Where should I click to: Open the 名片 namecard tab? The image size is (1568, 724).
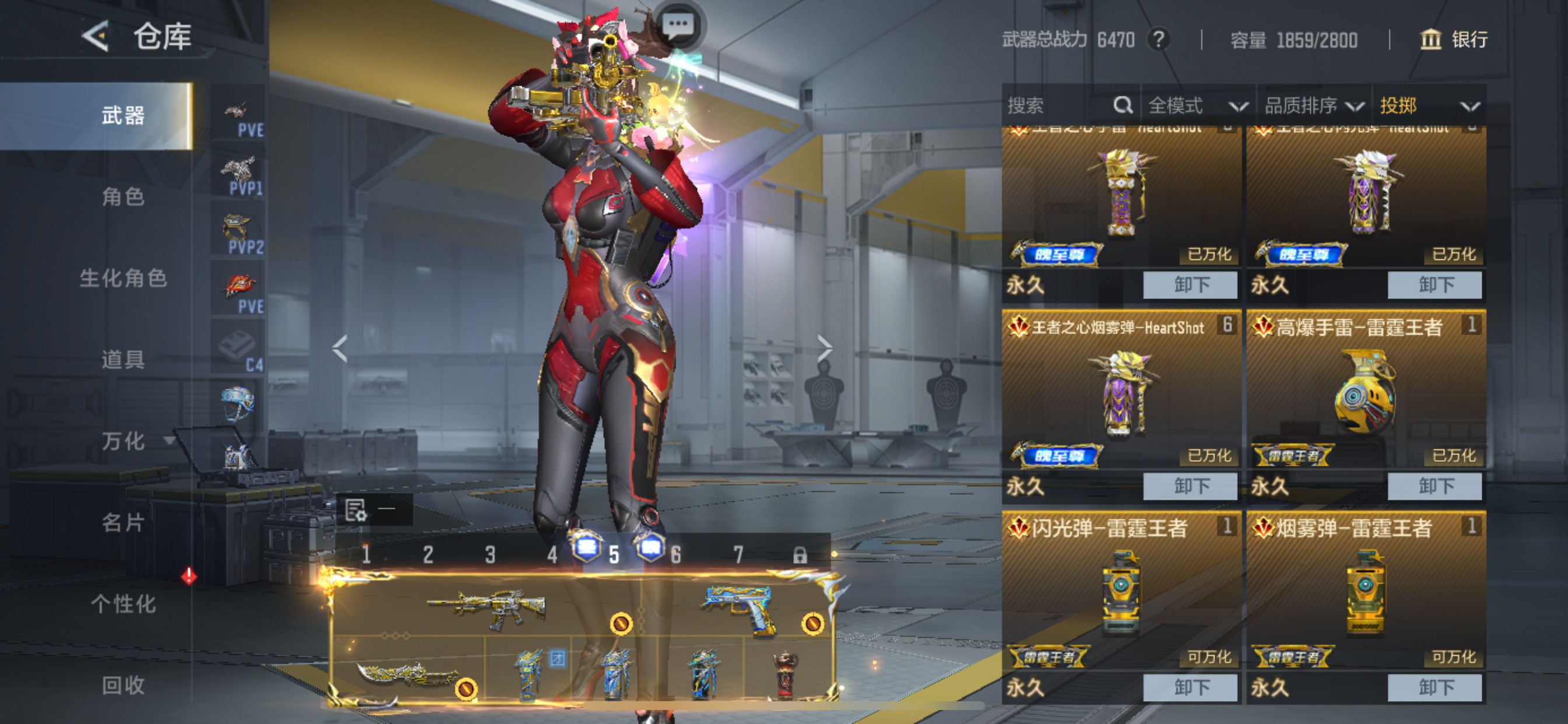point(123,522)
